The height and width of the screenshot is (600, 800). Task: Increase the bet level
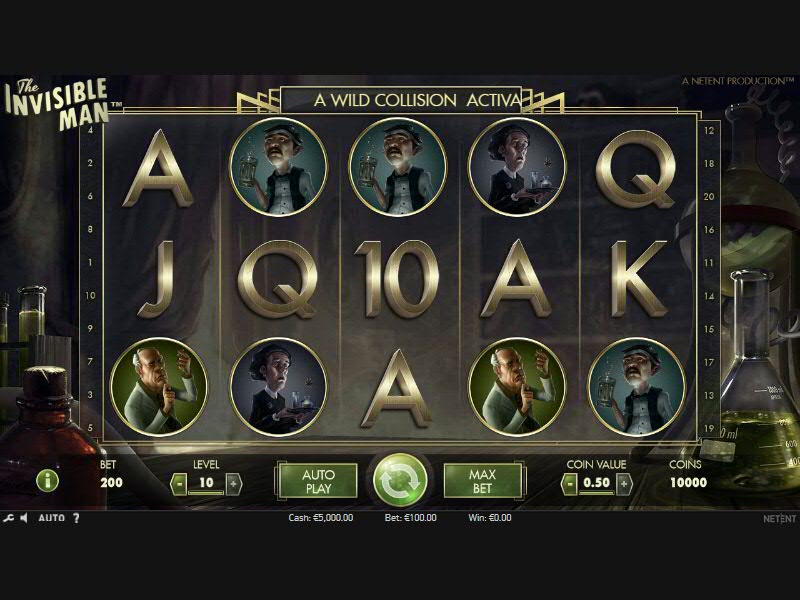tap(234, 483)
